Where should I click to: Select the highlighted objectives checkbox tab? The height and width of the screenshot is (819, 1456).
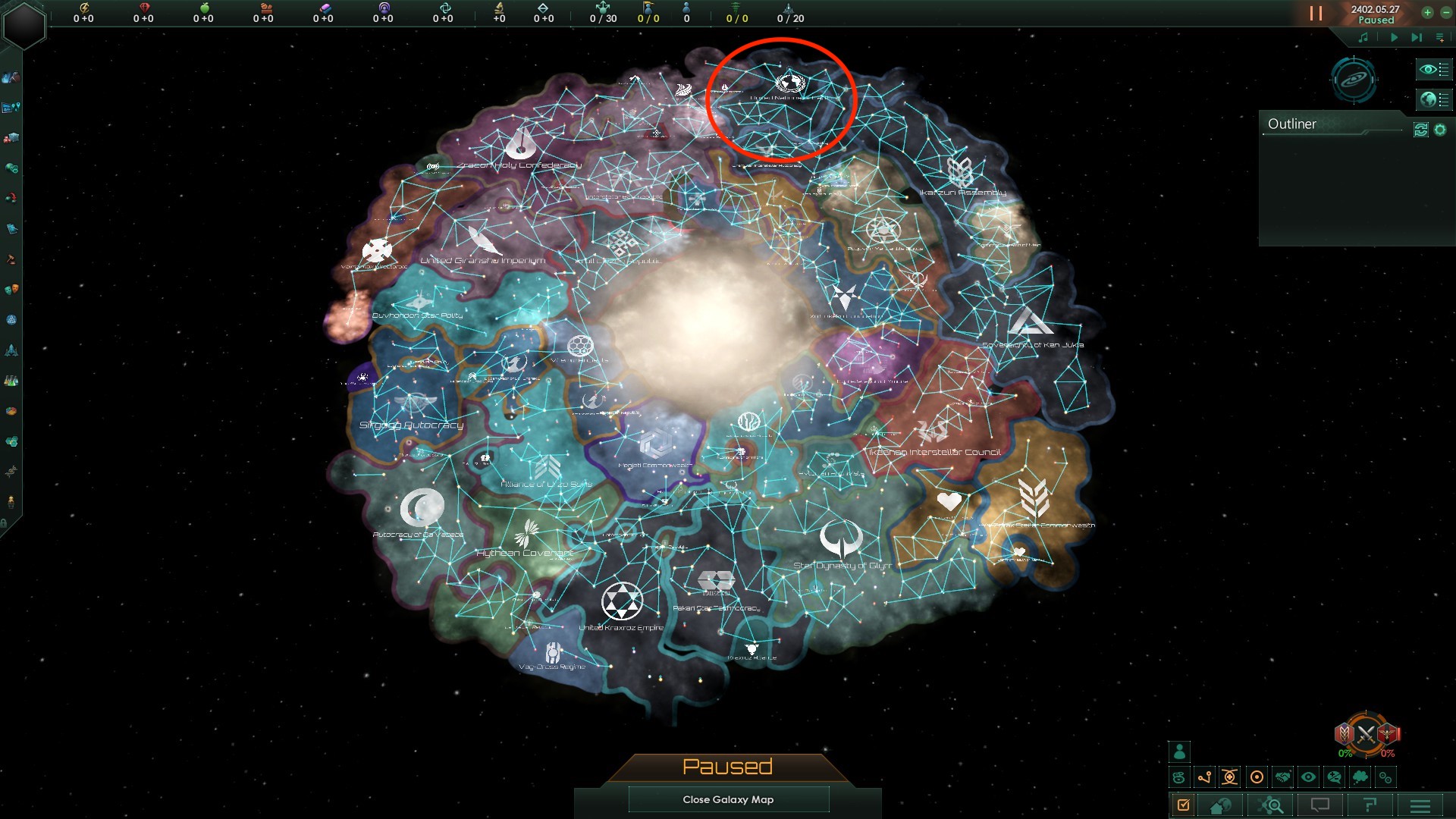pyautogui.click(x=1182, y=805)
